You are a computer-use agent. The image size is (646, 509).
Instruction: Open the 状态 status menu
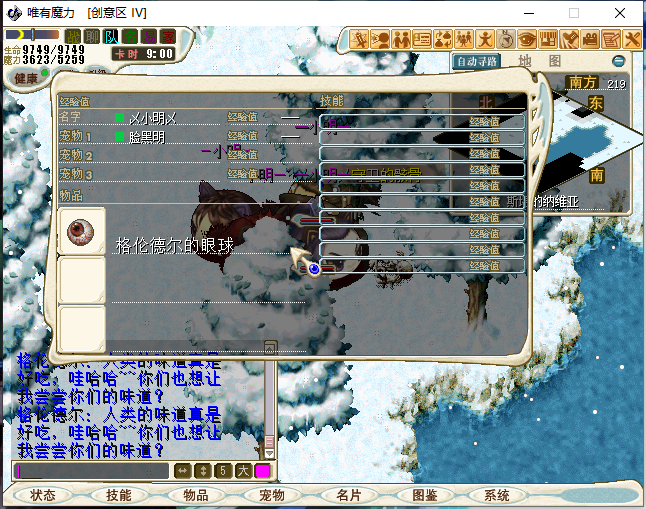tap(43, 495)
